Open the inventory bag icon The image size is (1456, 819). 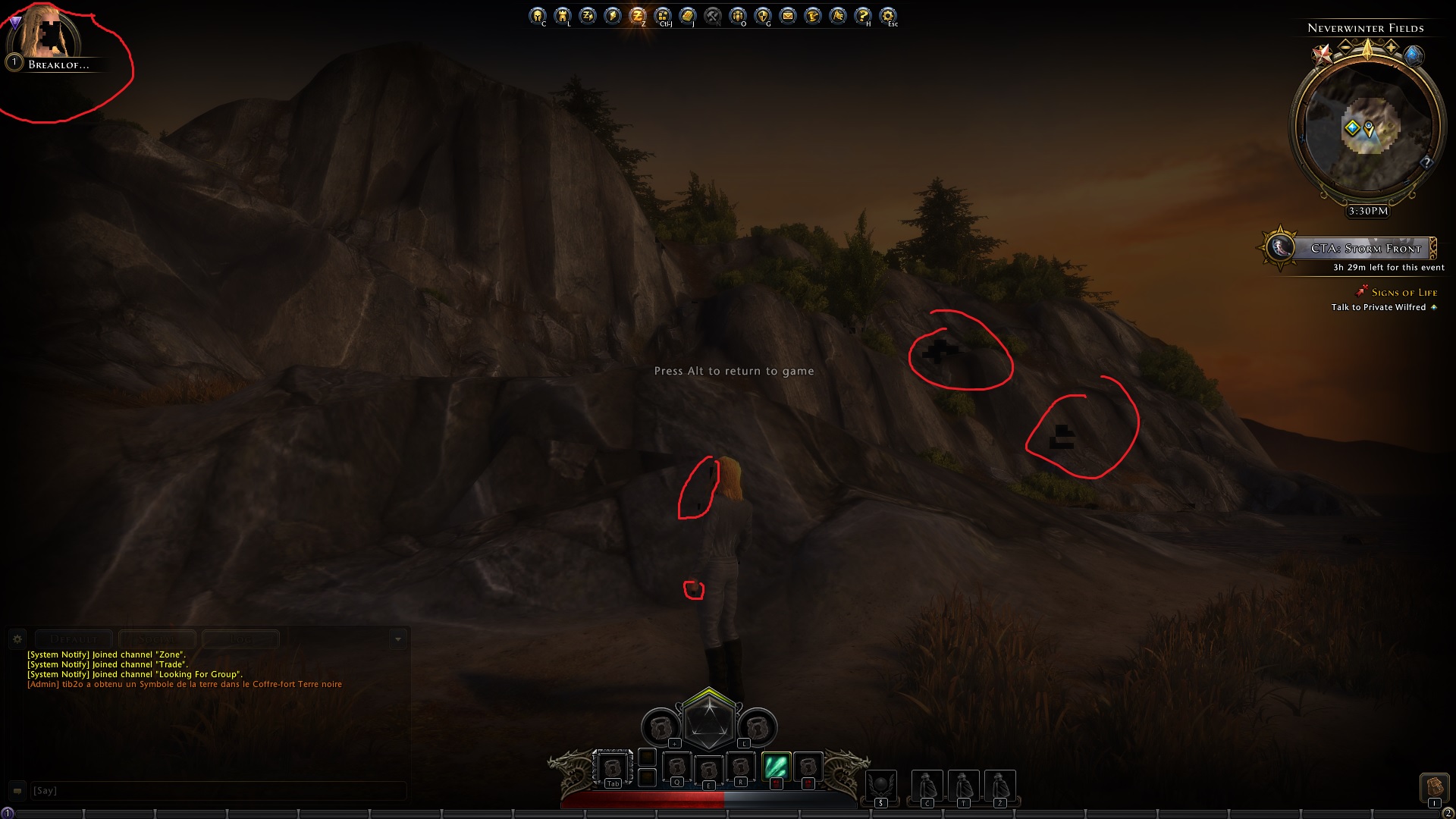tap(1434, 786)
